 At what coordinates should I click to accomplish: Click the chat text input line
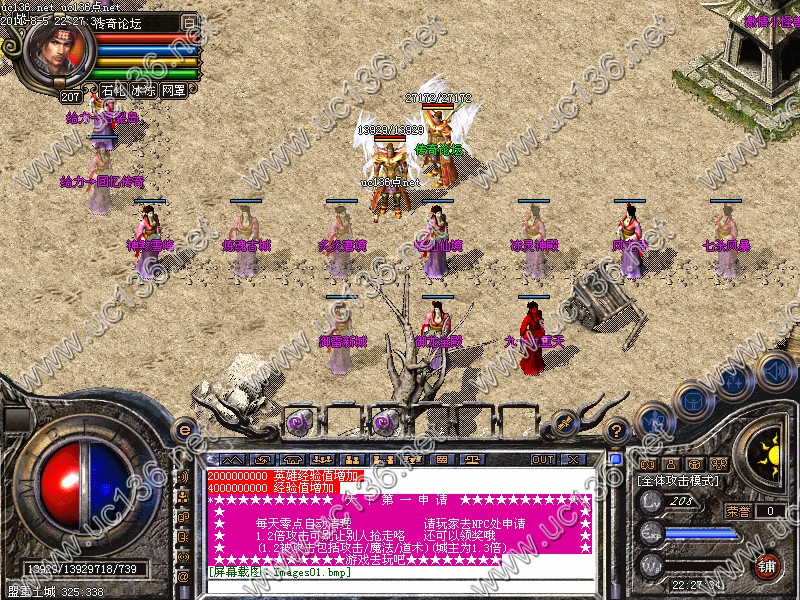[400, 585]
